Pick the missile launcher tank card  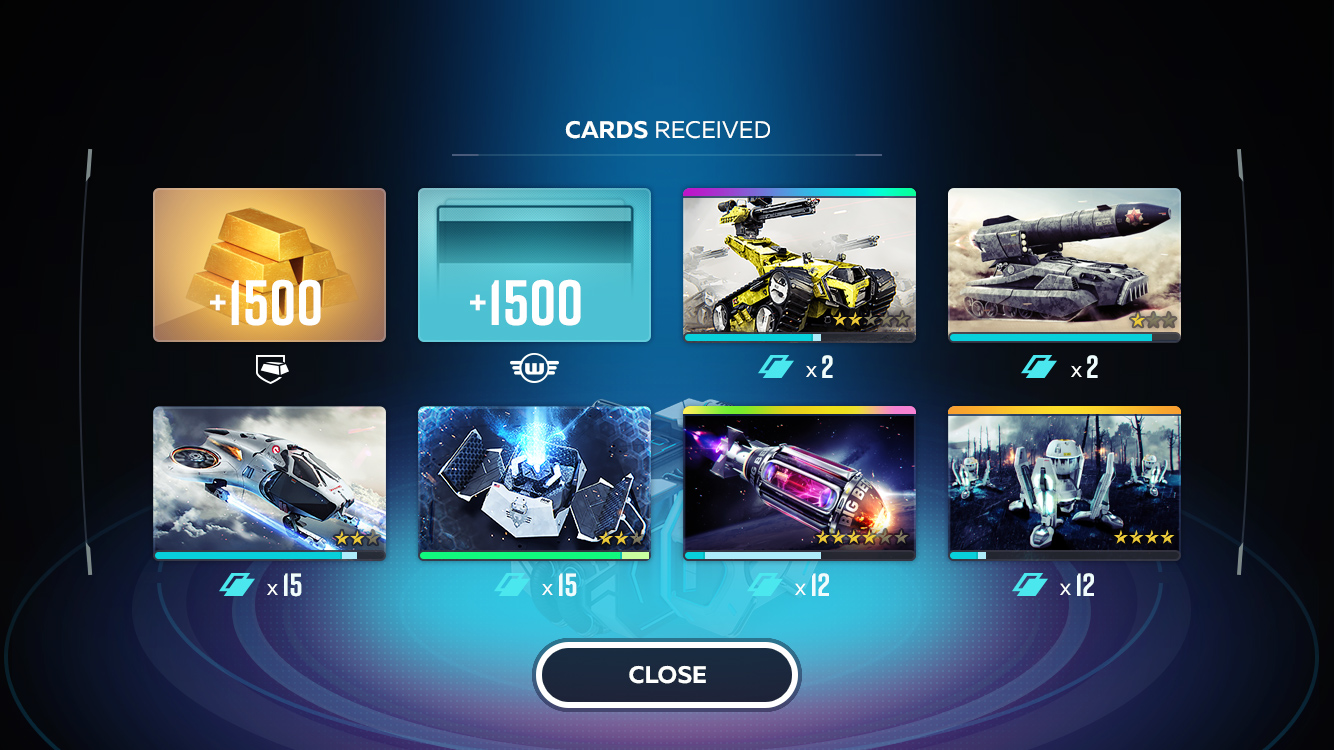coord(1064,265)
